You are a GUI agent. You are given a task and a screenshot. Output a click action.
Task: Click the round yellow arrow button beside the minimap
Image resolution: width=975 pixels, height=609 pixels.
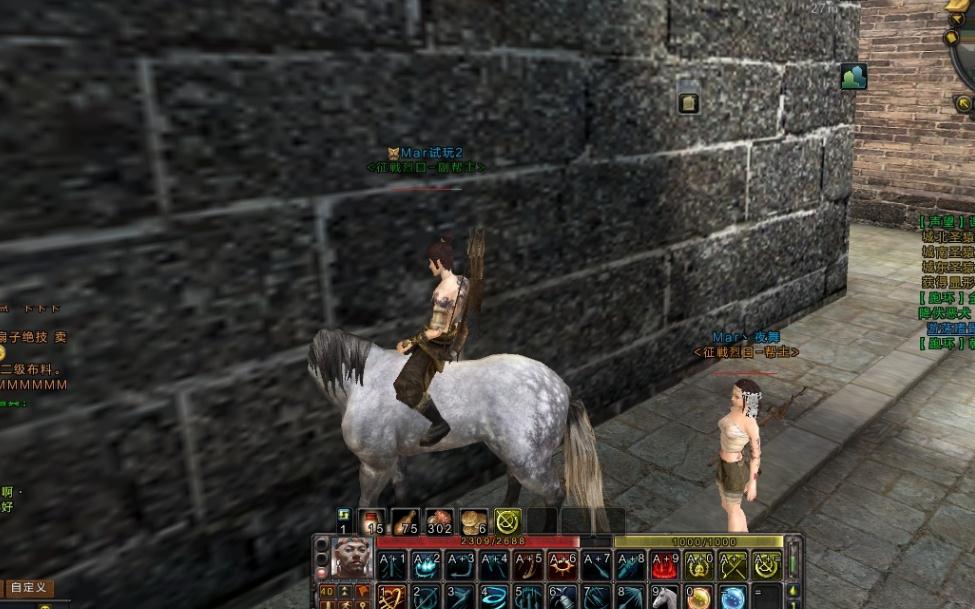[x=963, y=103]
